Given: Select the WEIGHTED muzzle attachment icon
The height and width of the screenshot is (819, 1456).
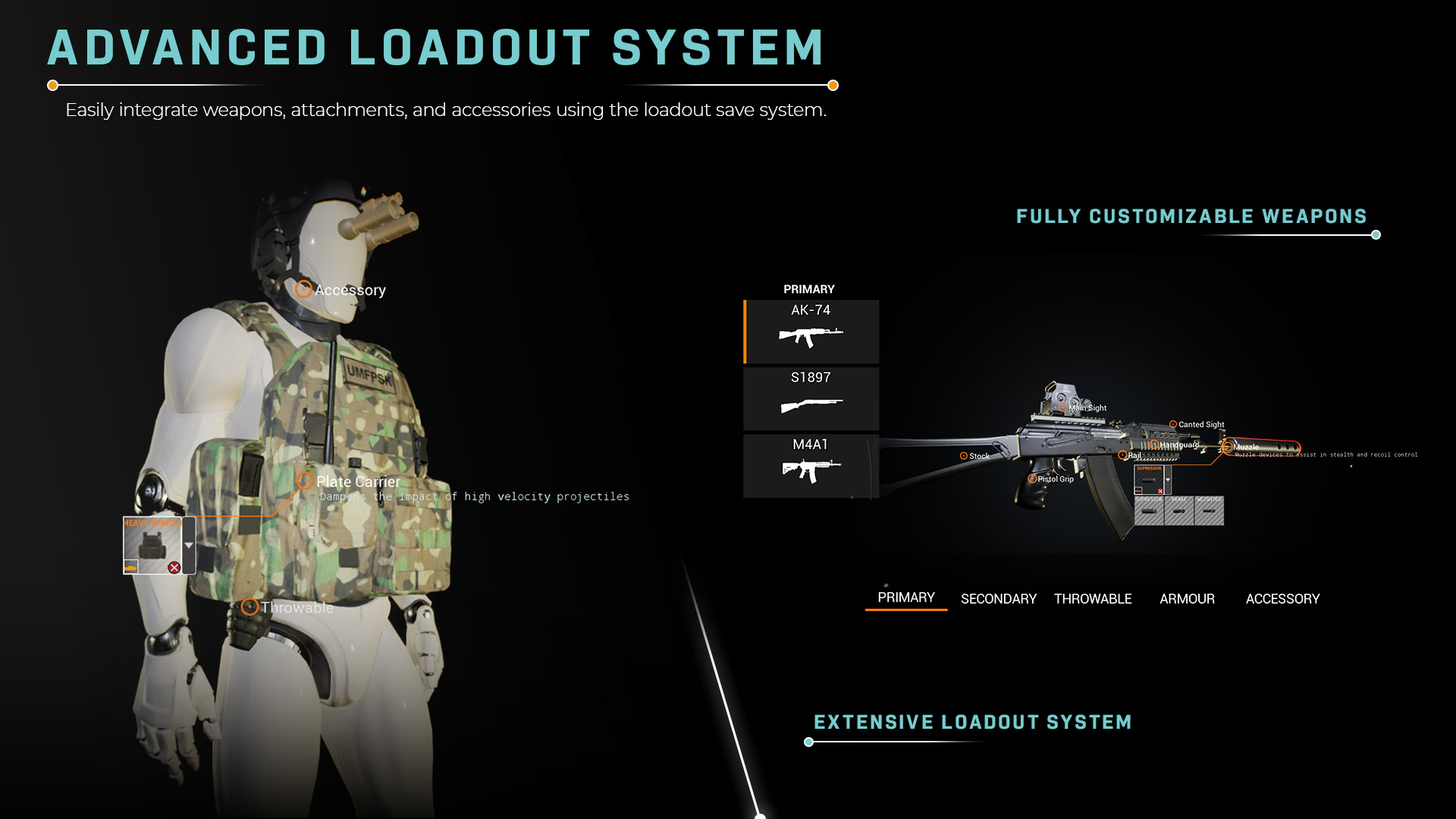Looking at the screenshot, I should [x=1210, y=511].
